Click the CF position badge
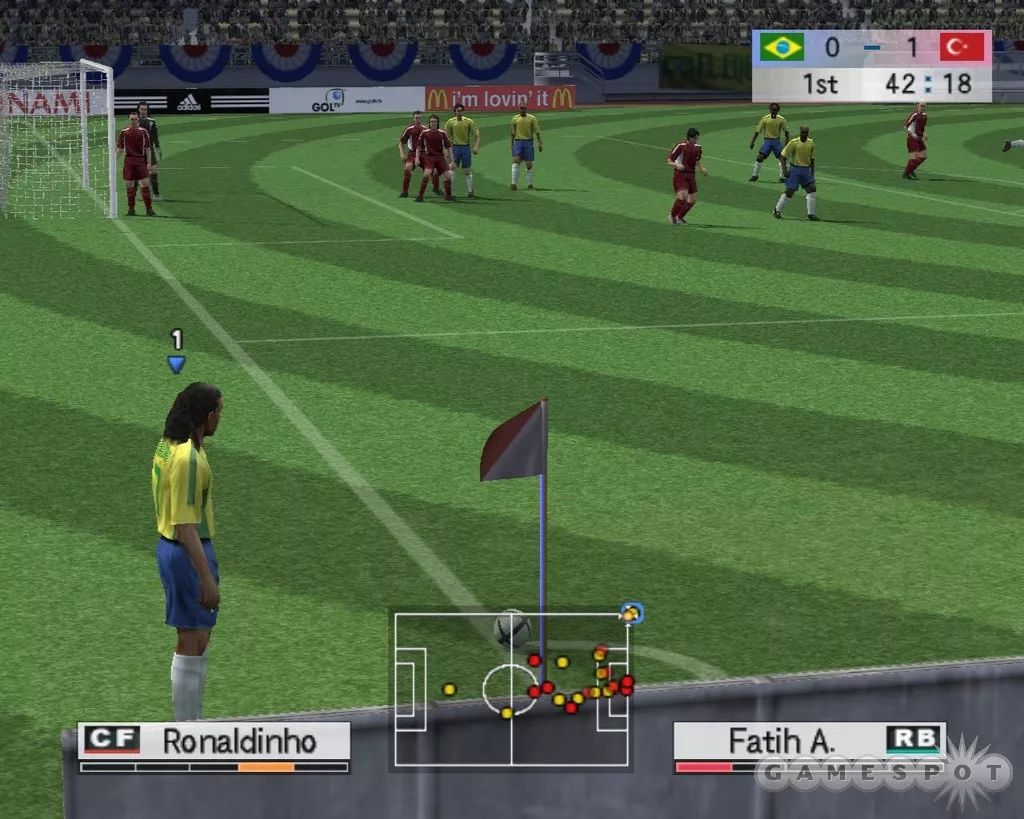The width and height of the screenshot is (1024, 819). point(112,740)
